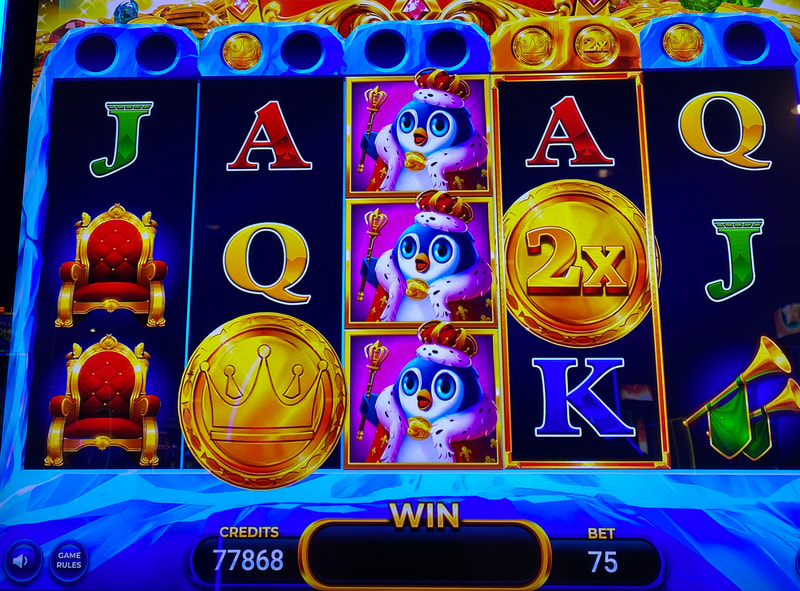
Task: Toggle the sound speaker icon
Action: pos(20,559)
